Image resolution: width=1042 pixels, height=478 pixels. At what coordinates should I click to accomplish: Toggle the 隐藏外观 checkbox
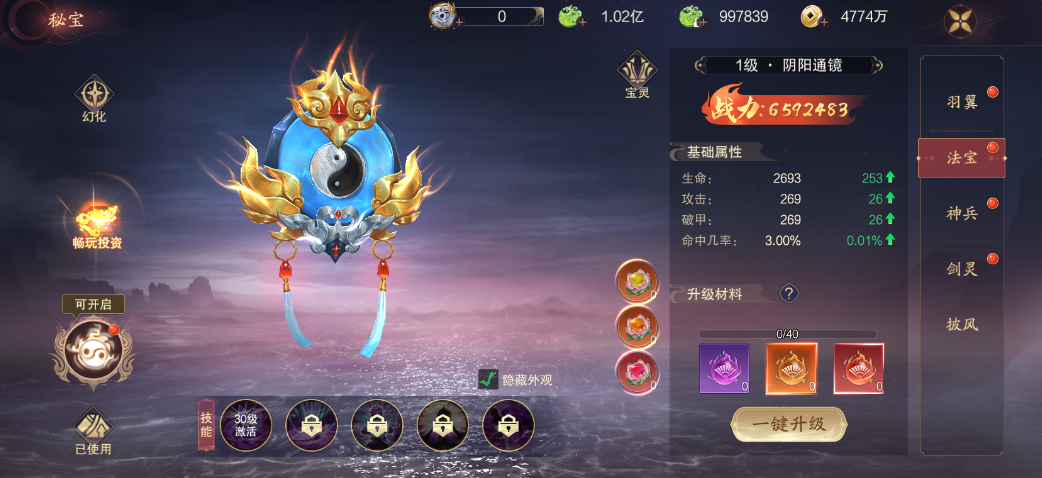(x=489, y=379)
